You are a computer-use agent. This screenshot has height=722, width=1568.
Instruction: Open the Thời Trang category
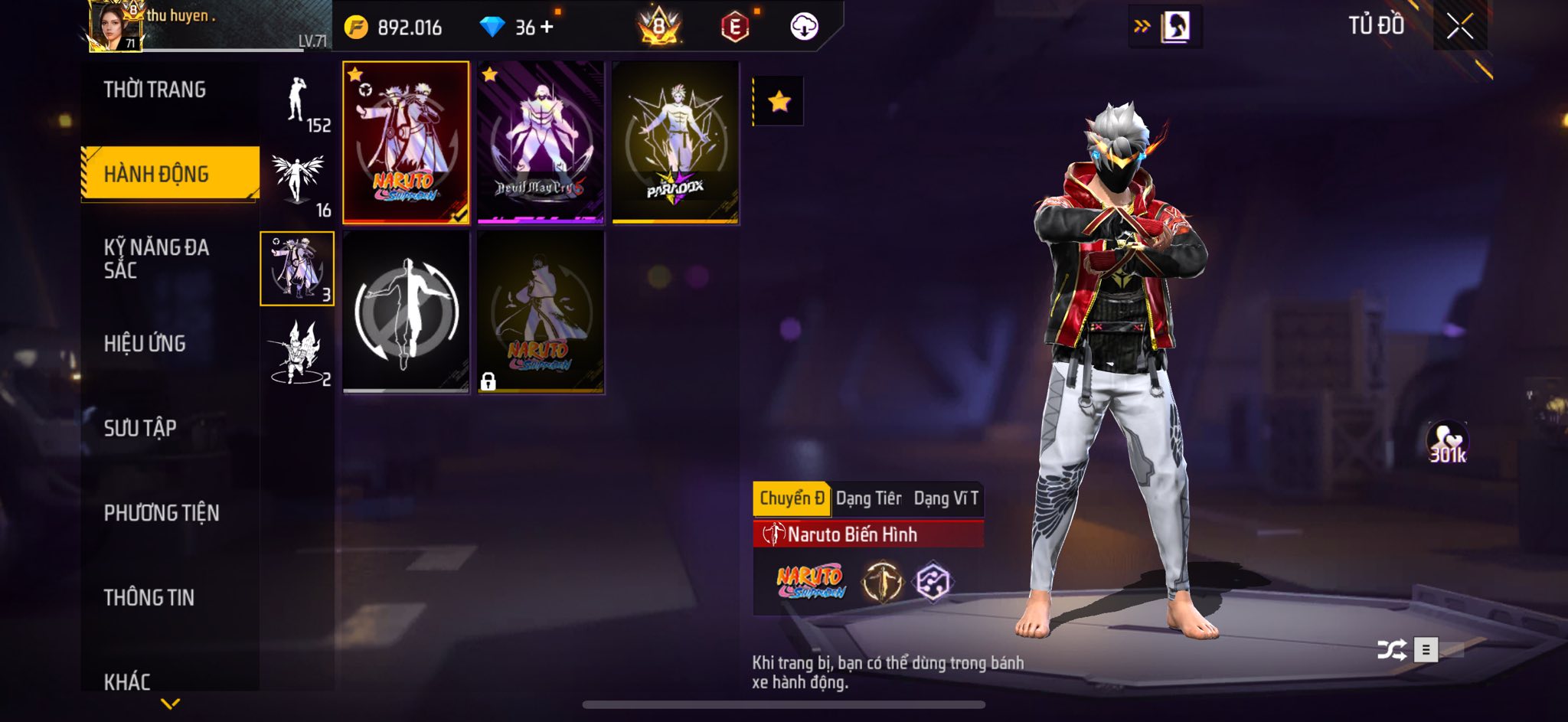[155, 90]
